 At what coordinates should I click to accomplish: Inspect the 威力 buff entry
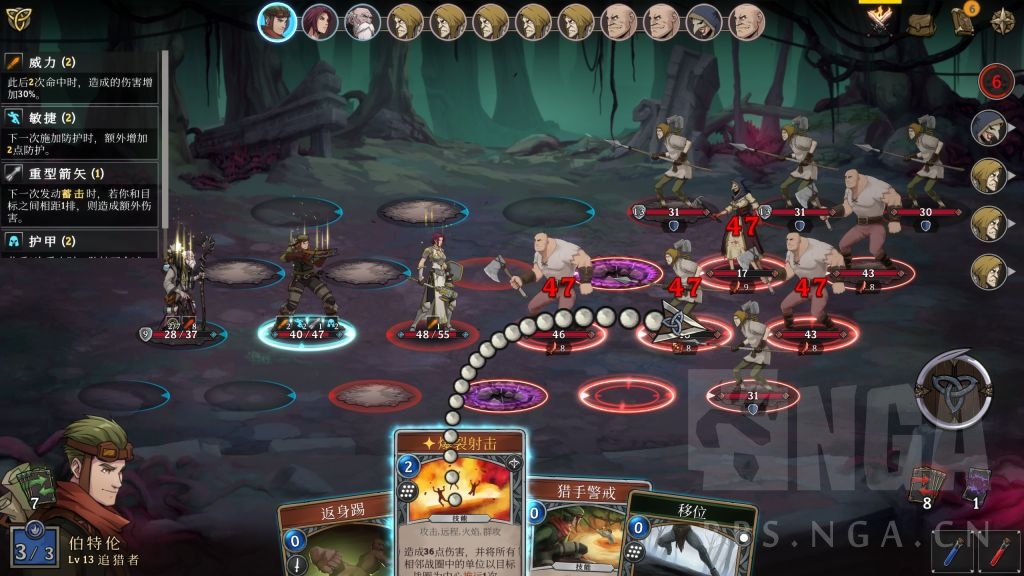coord(80,78)
